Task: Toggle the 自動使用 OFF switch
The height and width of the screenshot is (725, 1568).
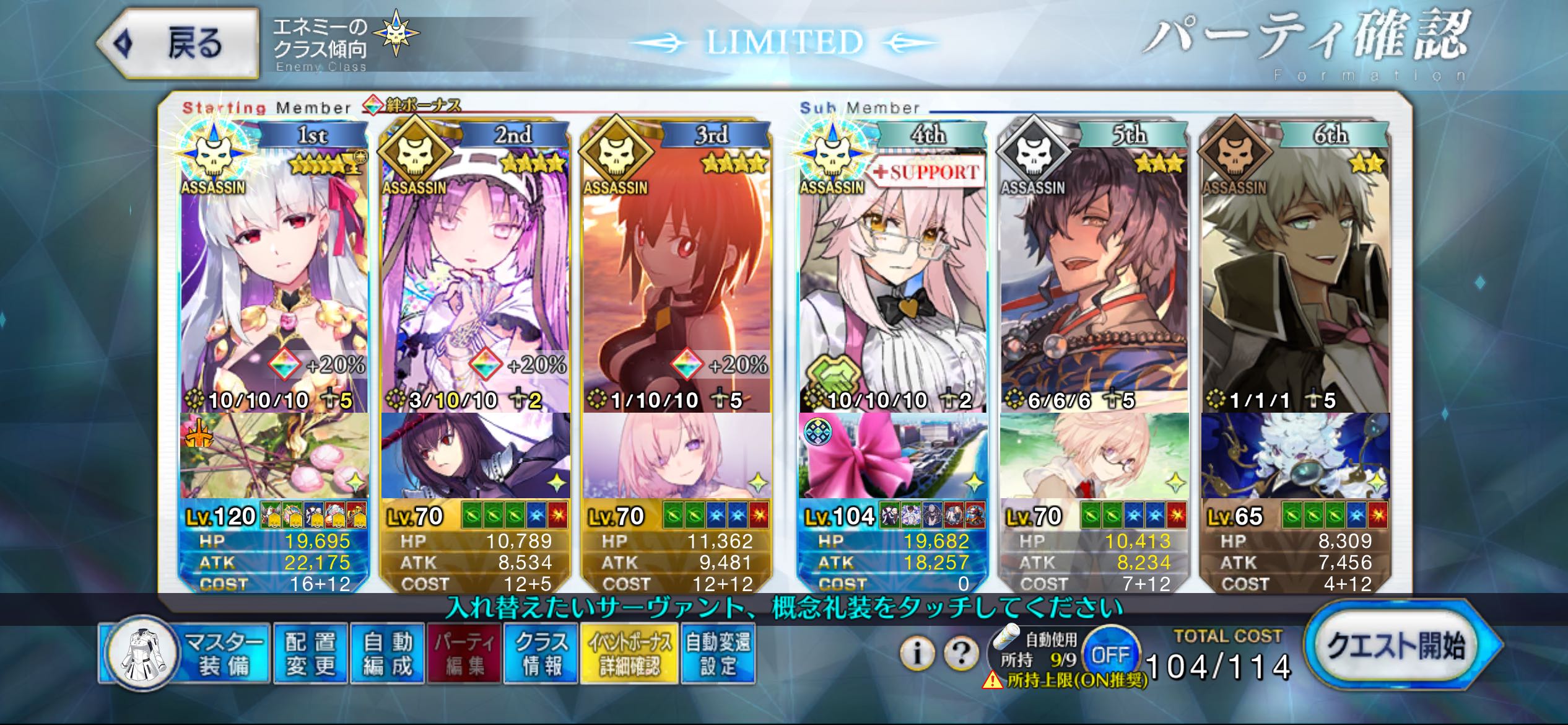Action: coord(1110,654)
